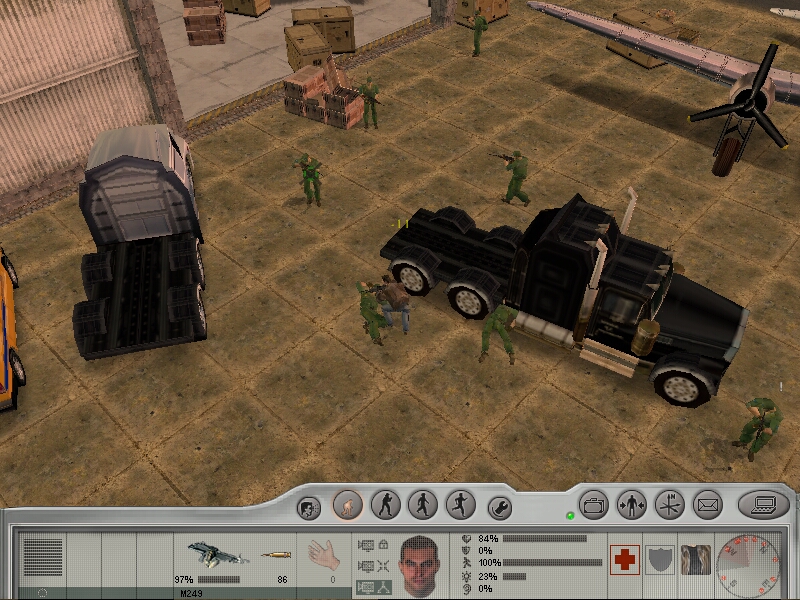Select the vest clothing slot
The height and width of the screenshot is (600, 800).
pos(696,560)
